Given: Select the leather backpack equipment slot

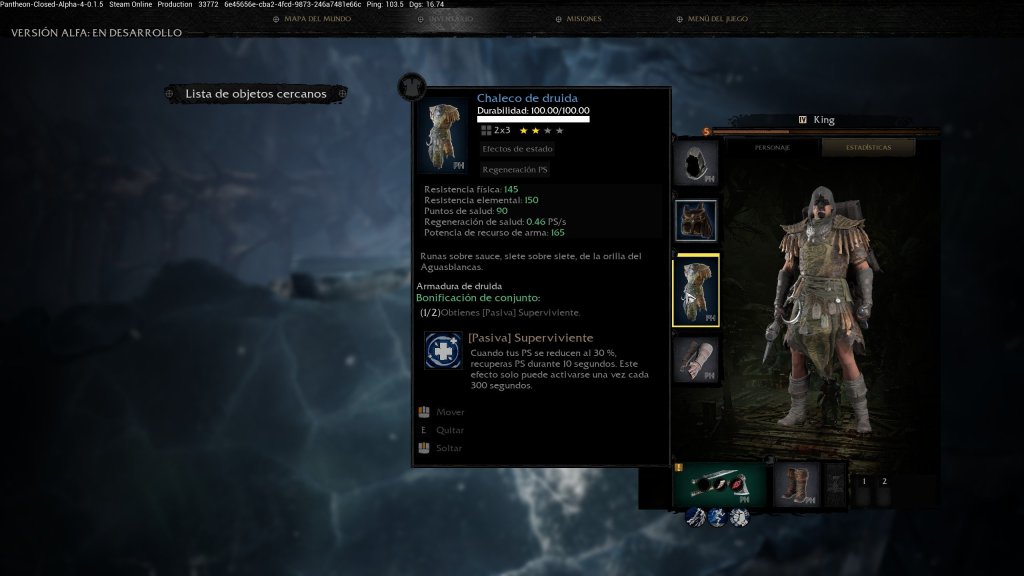Looking at the screenshot, I should tap(695, 221).
